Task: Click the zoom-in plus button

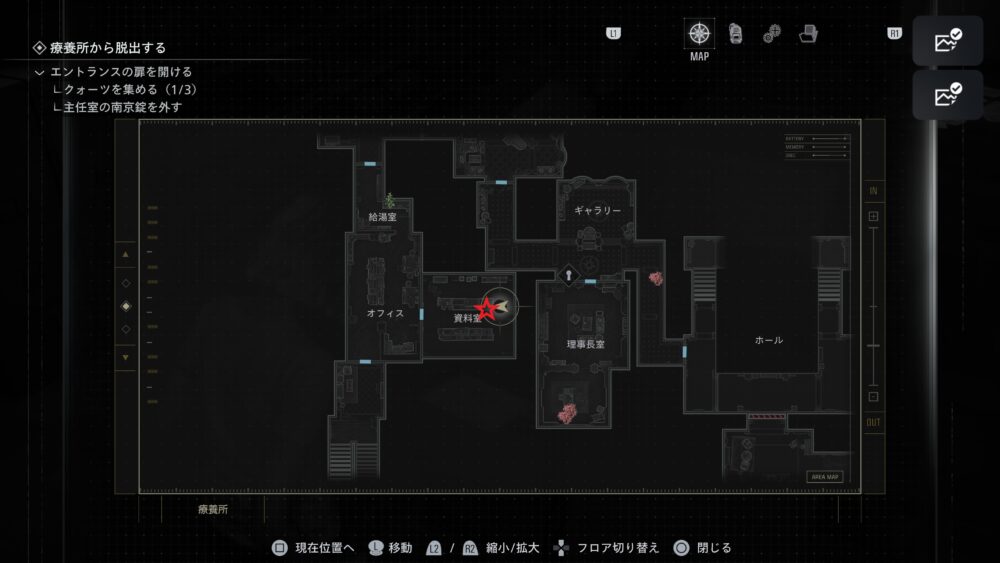Action: [873, 216]
